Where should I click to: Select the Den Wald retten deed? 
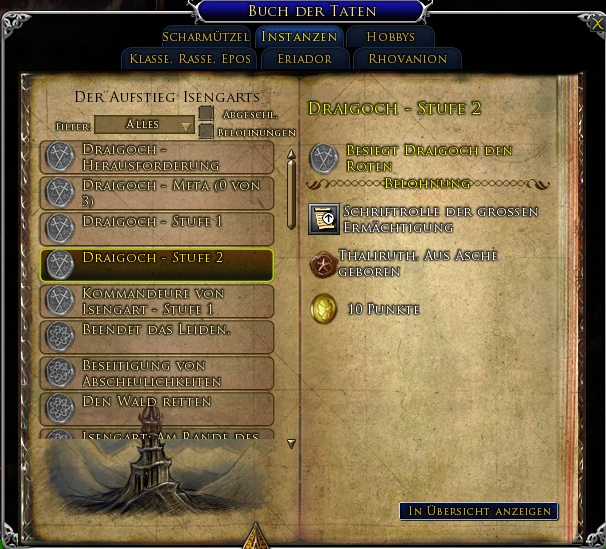click(x=157, y=406)
